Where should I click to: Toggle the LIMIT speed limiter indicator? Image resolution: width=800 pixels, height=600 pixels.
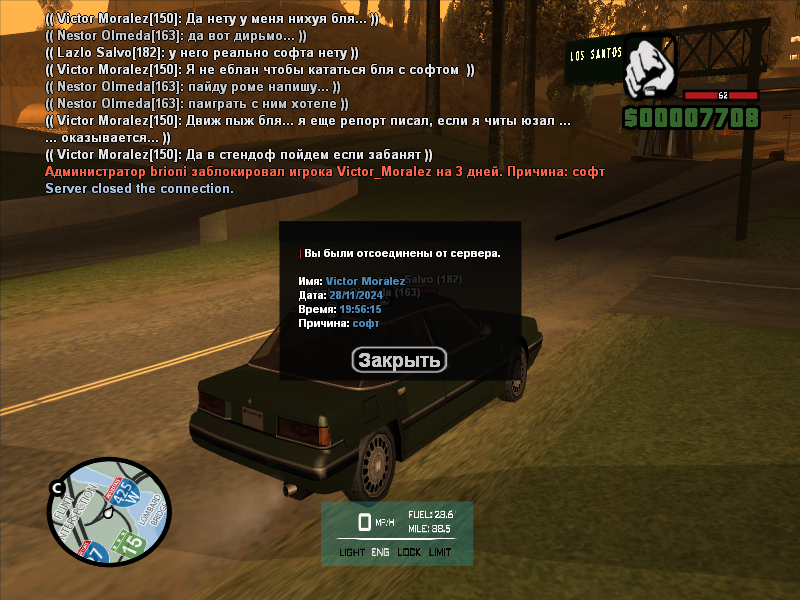[x=440, y=552]
